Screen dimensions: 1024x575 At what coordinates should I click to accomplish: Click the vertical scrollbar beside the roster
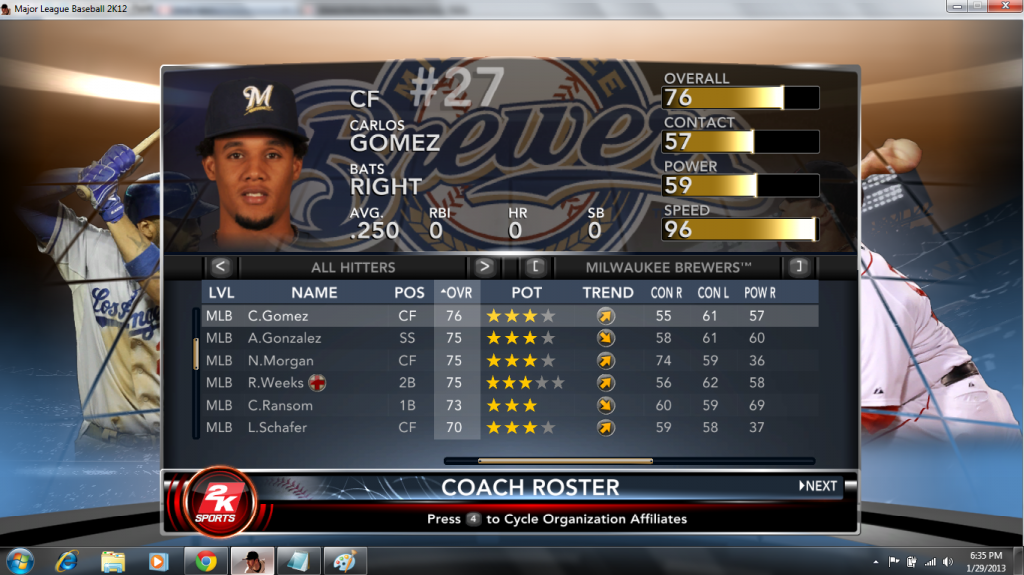(196, 355)
